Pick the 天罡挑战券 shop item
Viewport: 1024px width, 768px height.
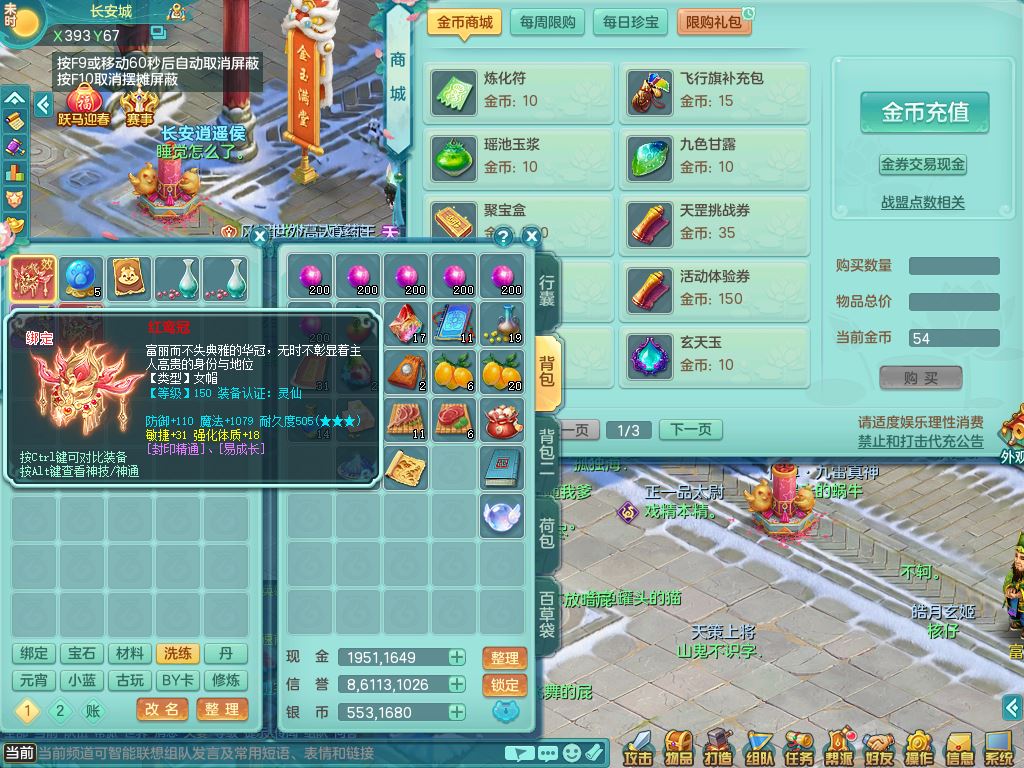[714, 221]
